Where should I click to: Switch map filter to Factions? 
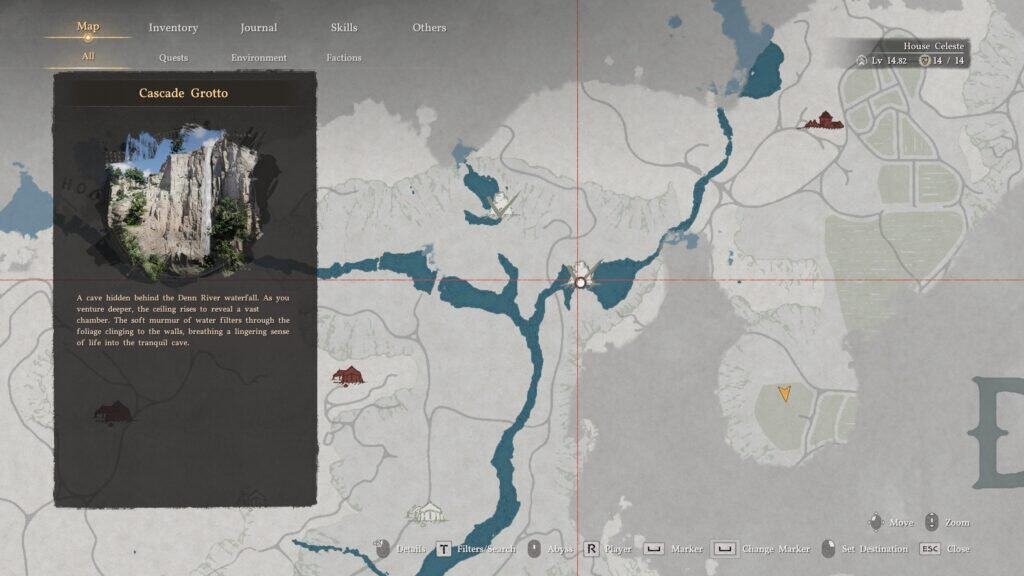344,58
